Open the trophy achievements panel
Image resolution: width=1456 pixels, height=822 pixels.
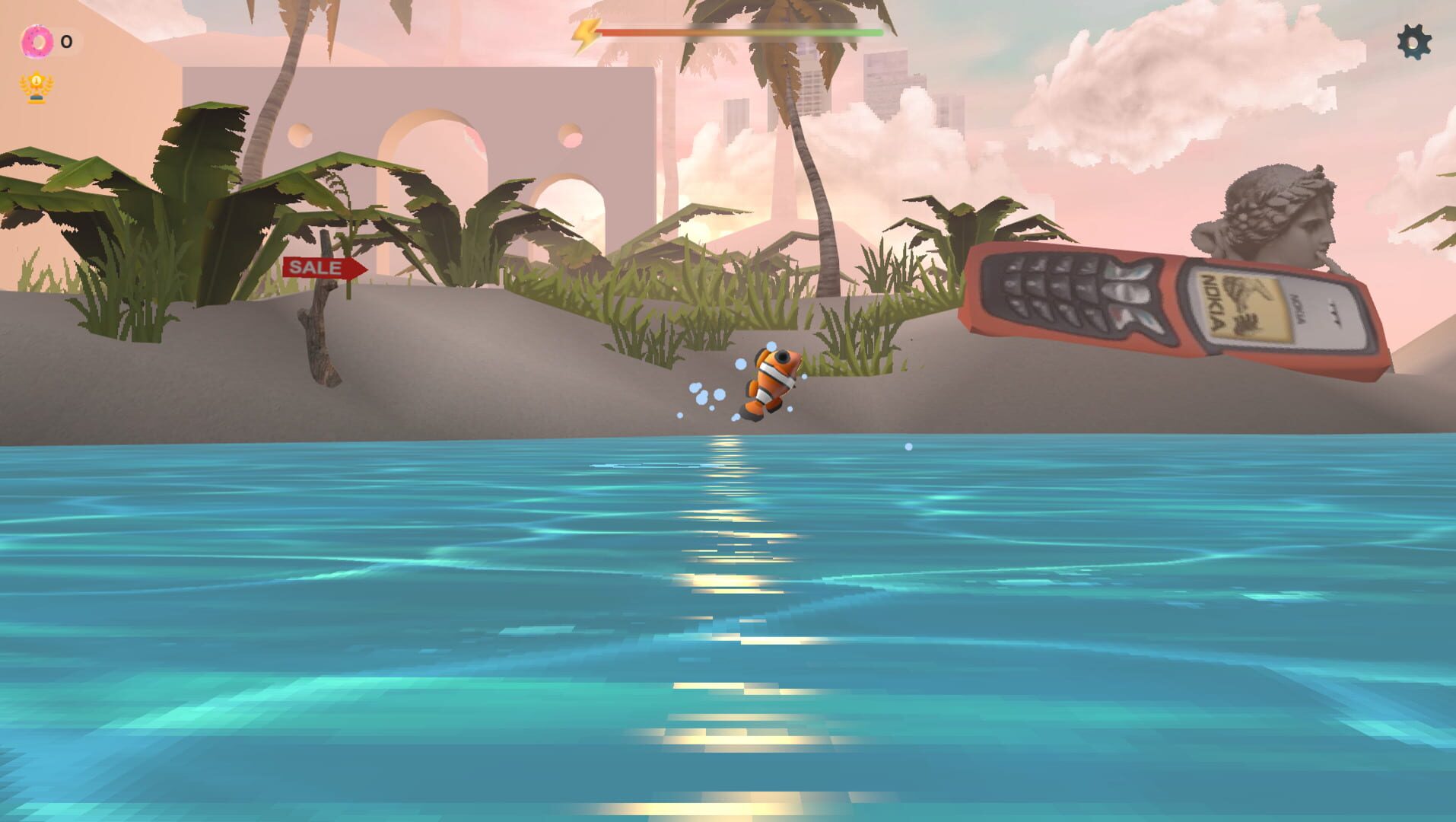click(36, 86)
